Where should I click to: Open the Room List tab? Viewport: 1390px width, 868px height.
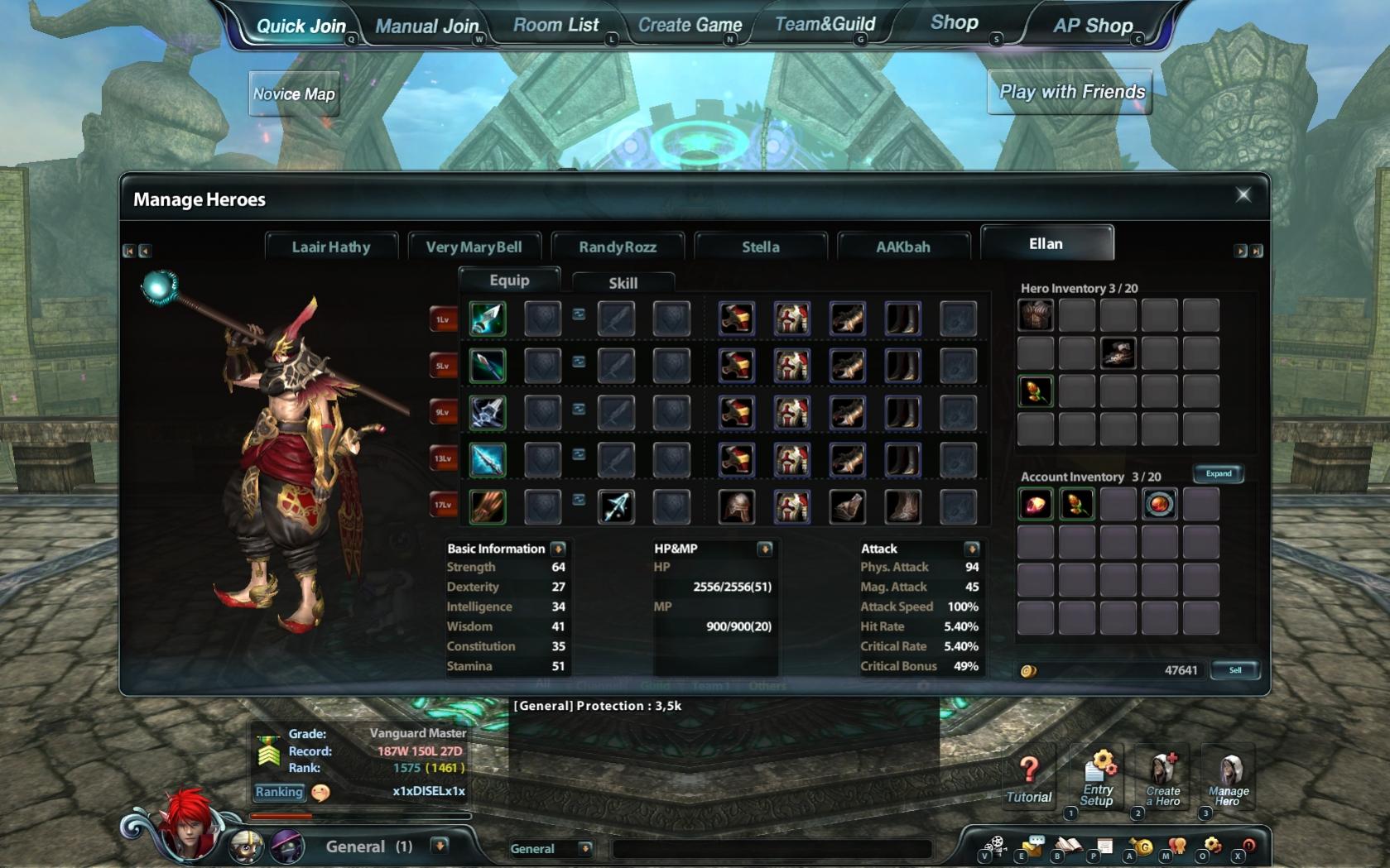(556, 25)
